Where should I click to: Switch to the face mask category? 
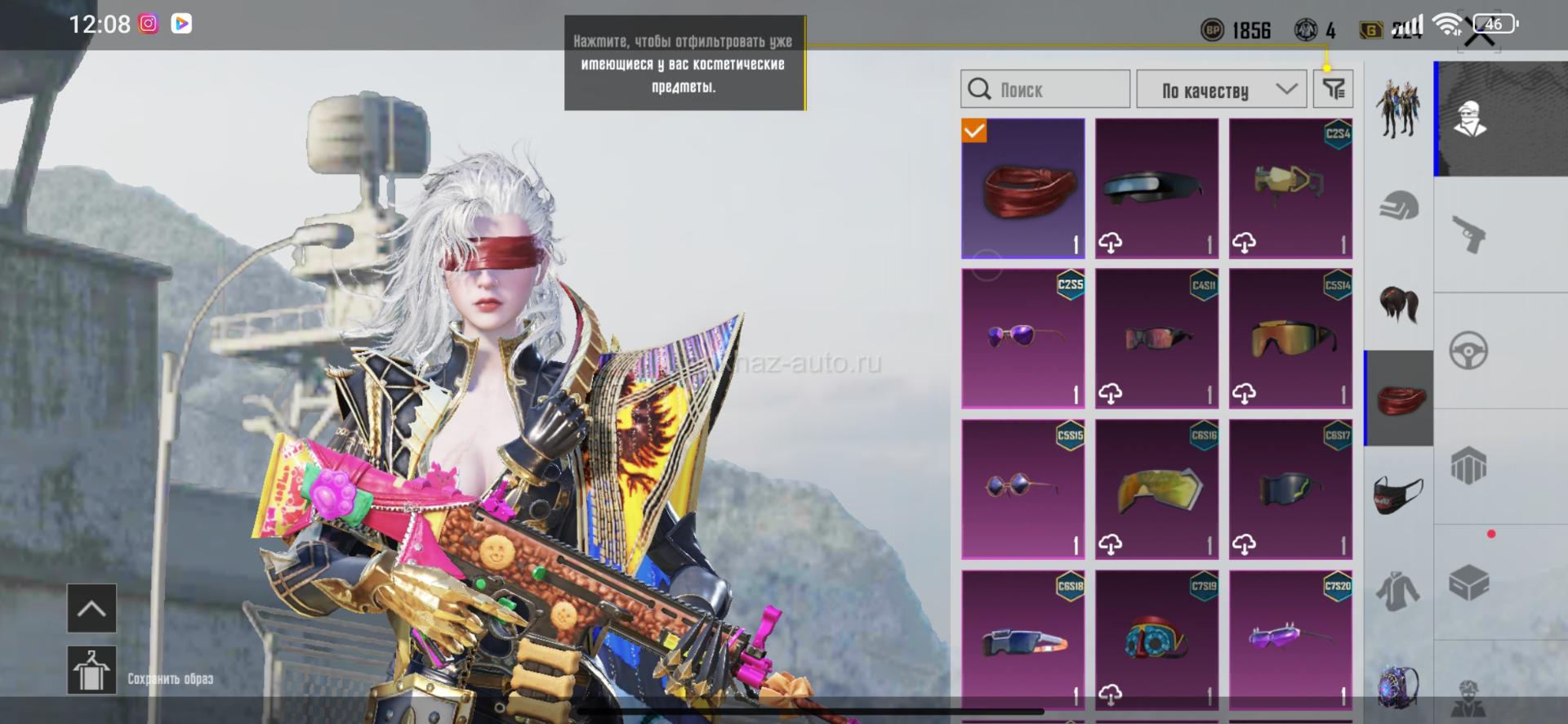[1399, 494]
